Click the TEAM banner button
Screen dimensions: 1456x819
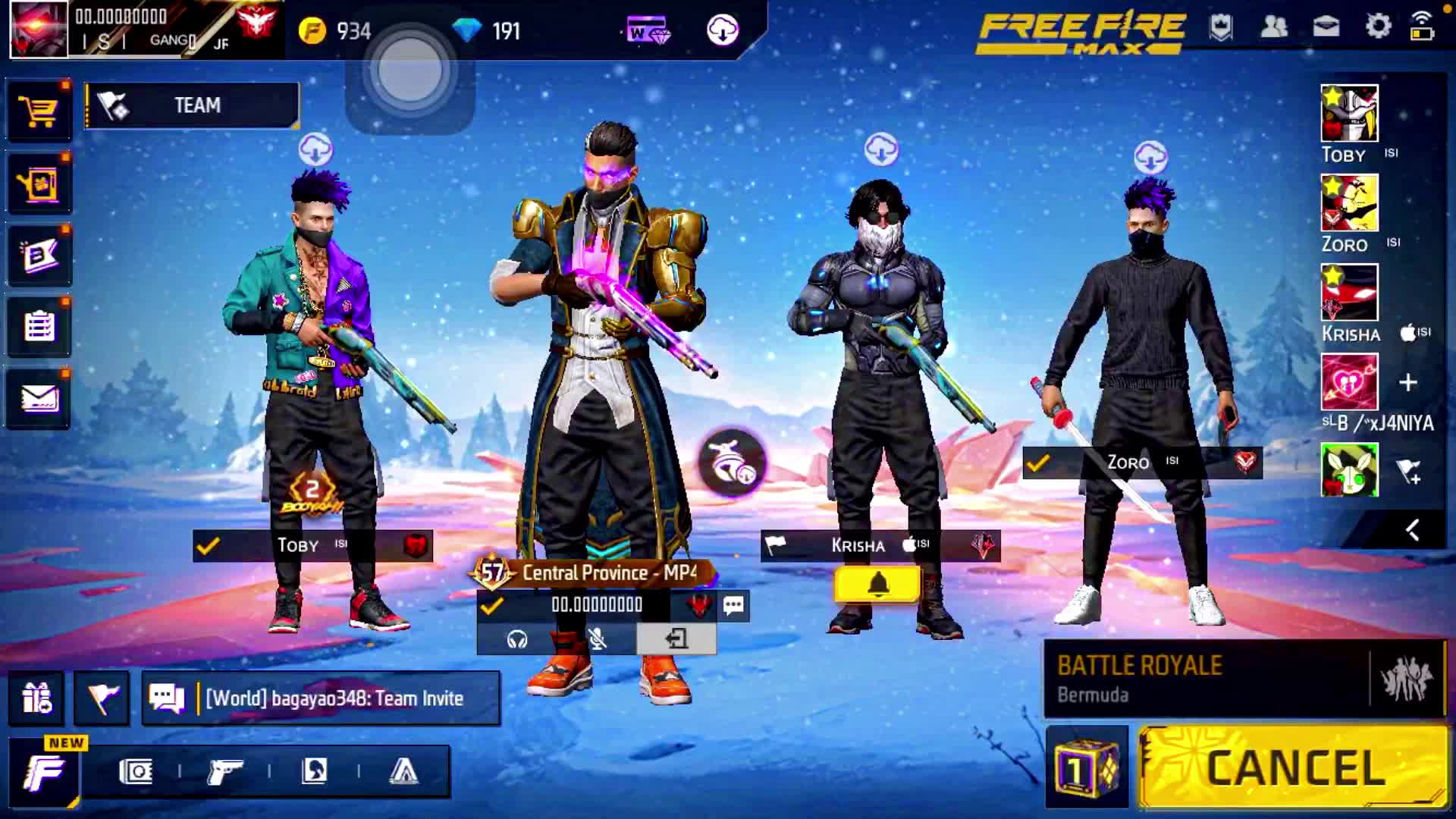192,105
